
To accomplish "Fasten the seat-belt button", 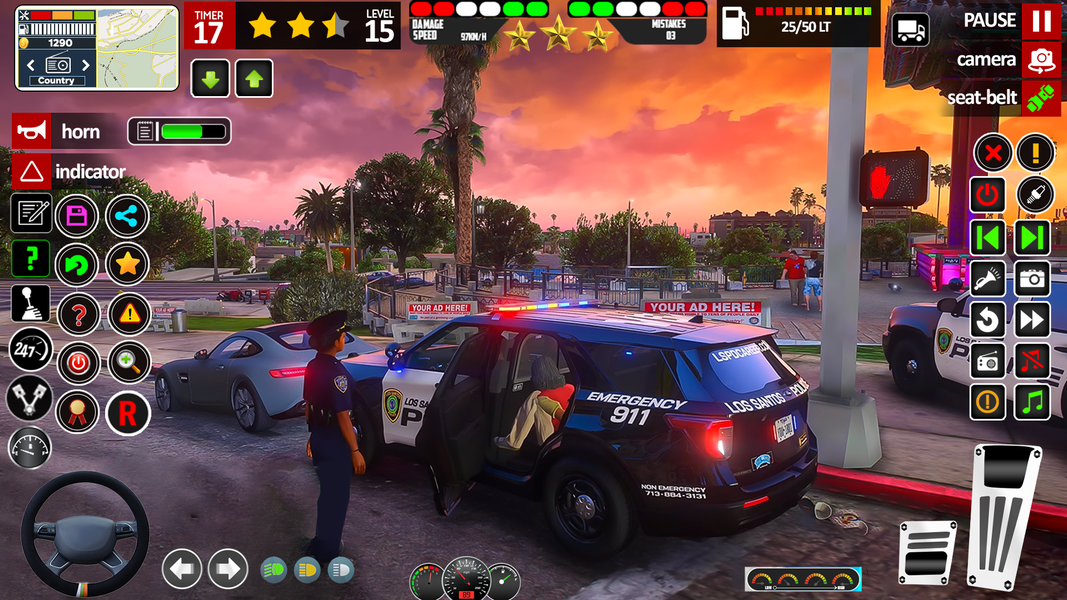I will [1041, 98].
